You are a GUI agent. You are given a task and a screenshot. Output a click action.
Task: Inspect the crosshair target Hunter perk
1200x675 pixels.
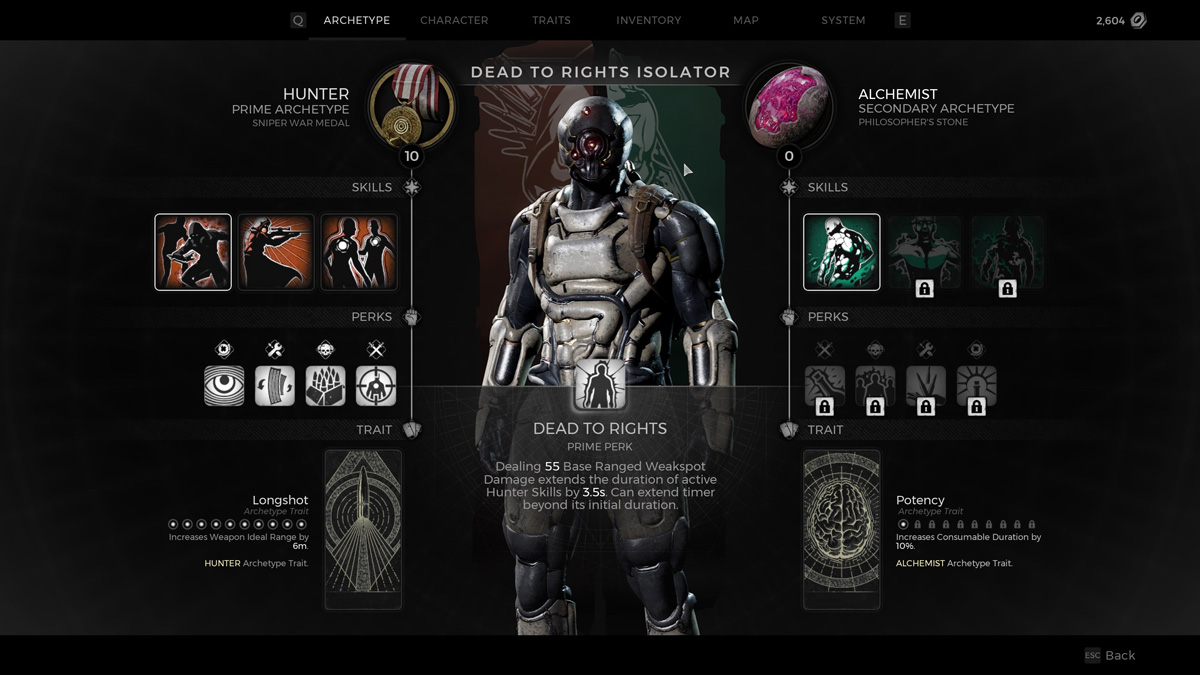(376, 385)
